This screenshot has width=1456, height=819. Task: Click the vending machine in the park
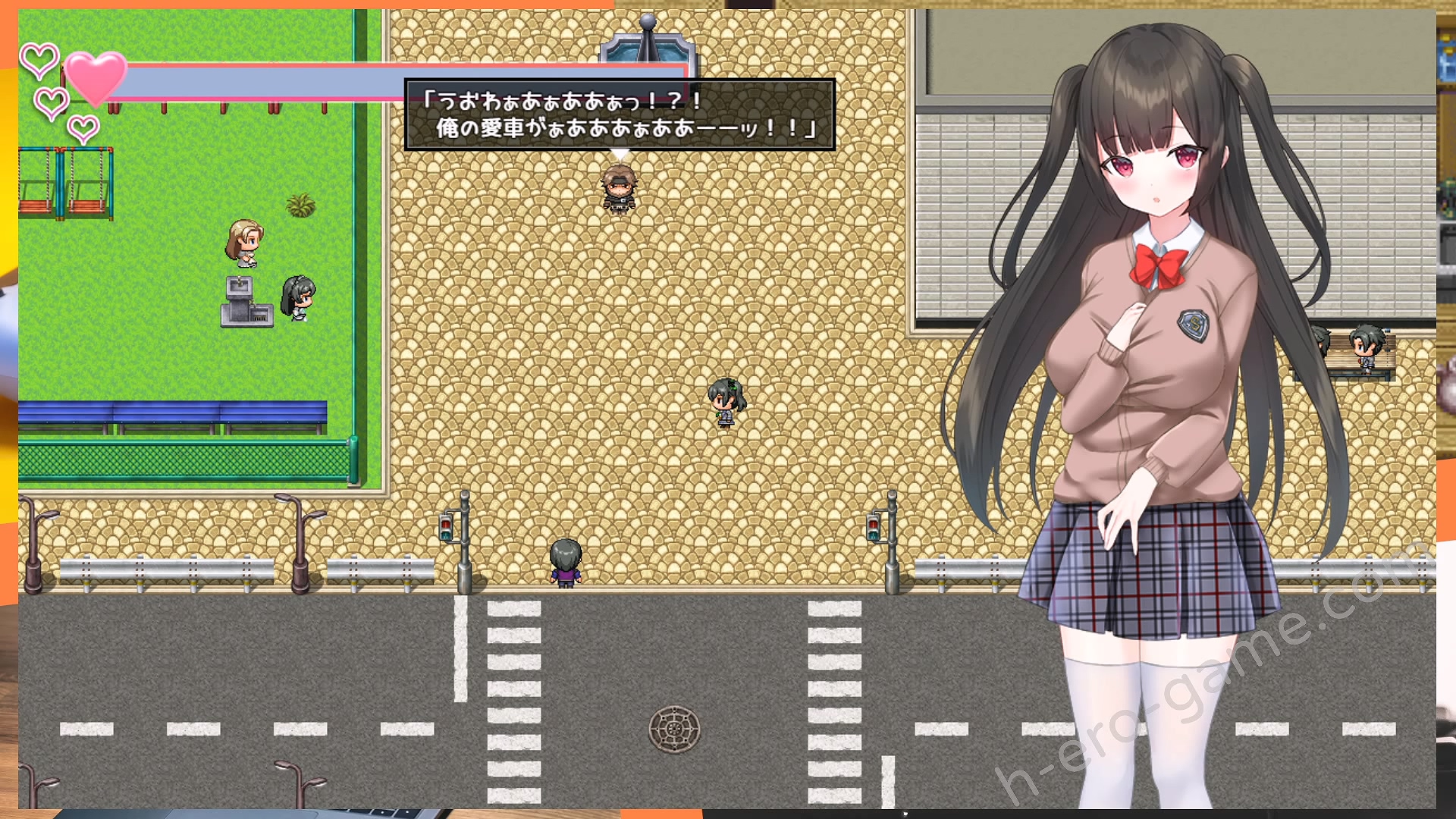(x=248, y=303)
